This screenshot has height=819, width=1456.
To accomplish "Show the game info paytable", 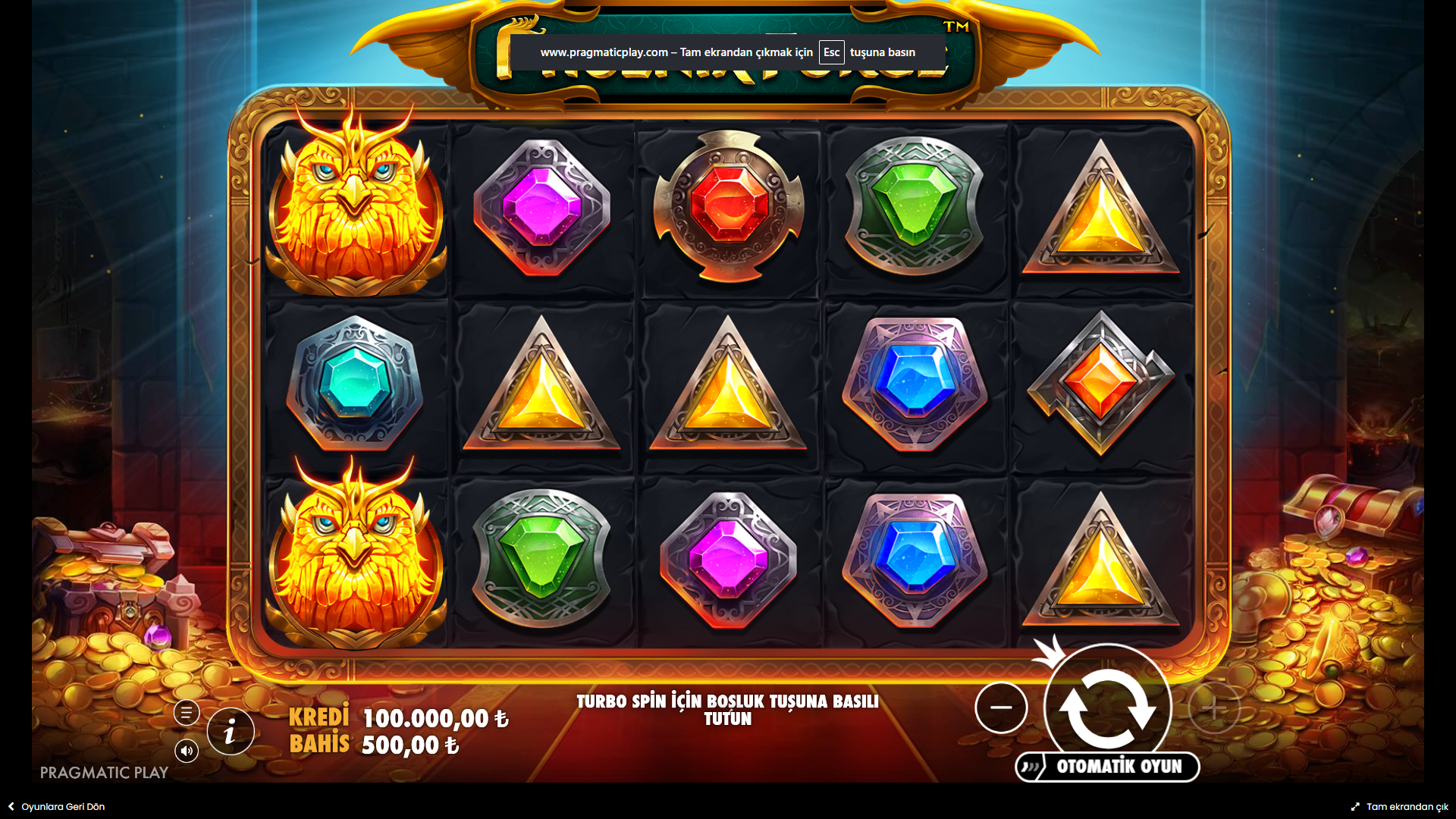I will (x=231, y=732).
